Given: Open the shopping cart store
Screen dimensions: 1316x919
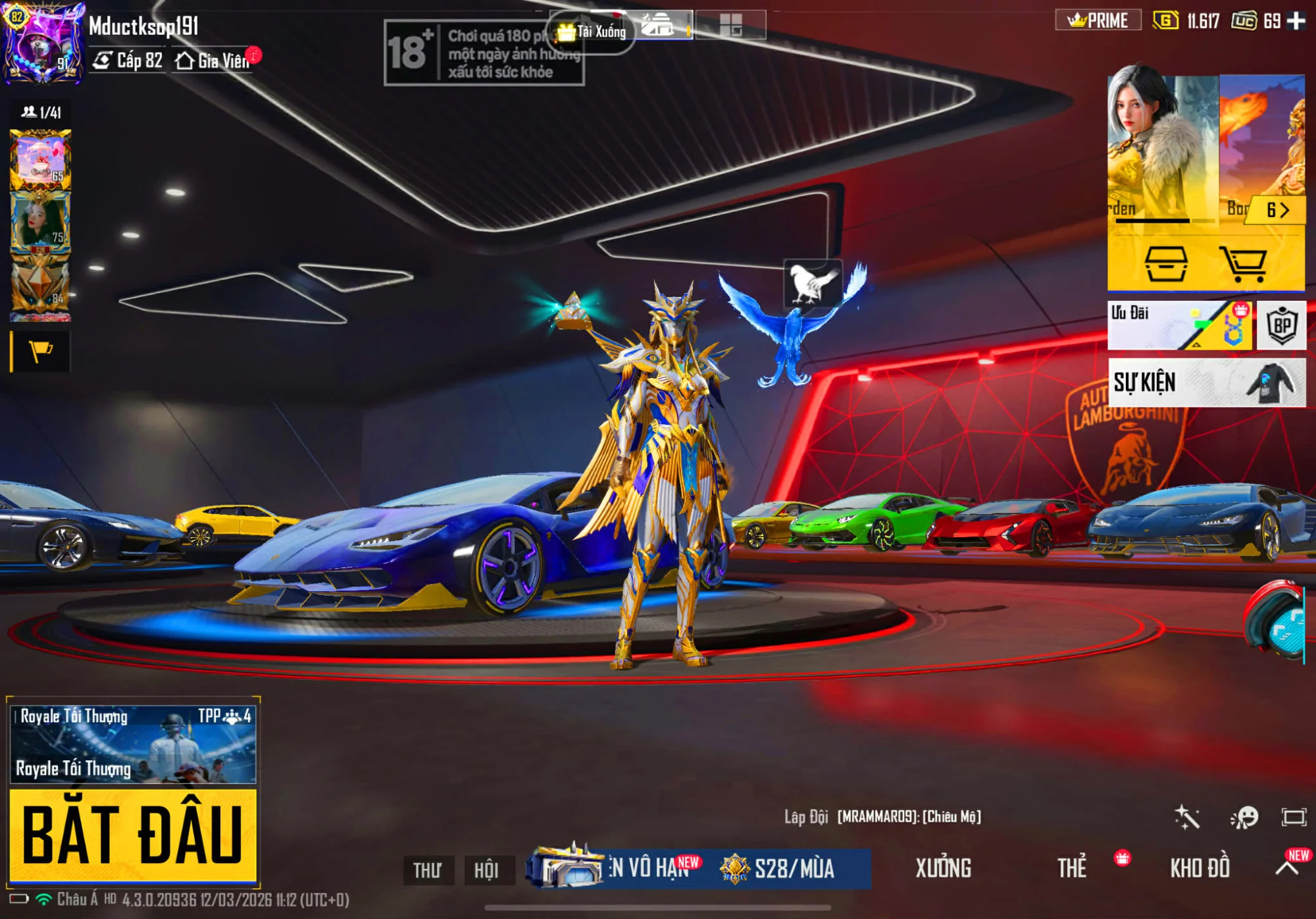Looking at the screenshot, I should coord(1243,263).
